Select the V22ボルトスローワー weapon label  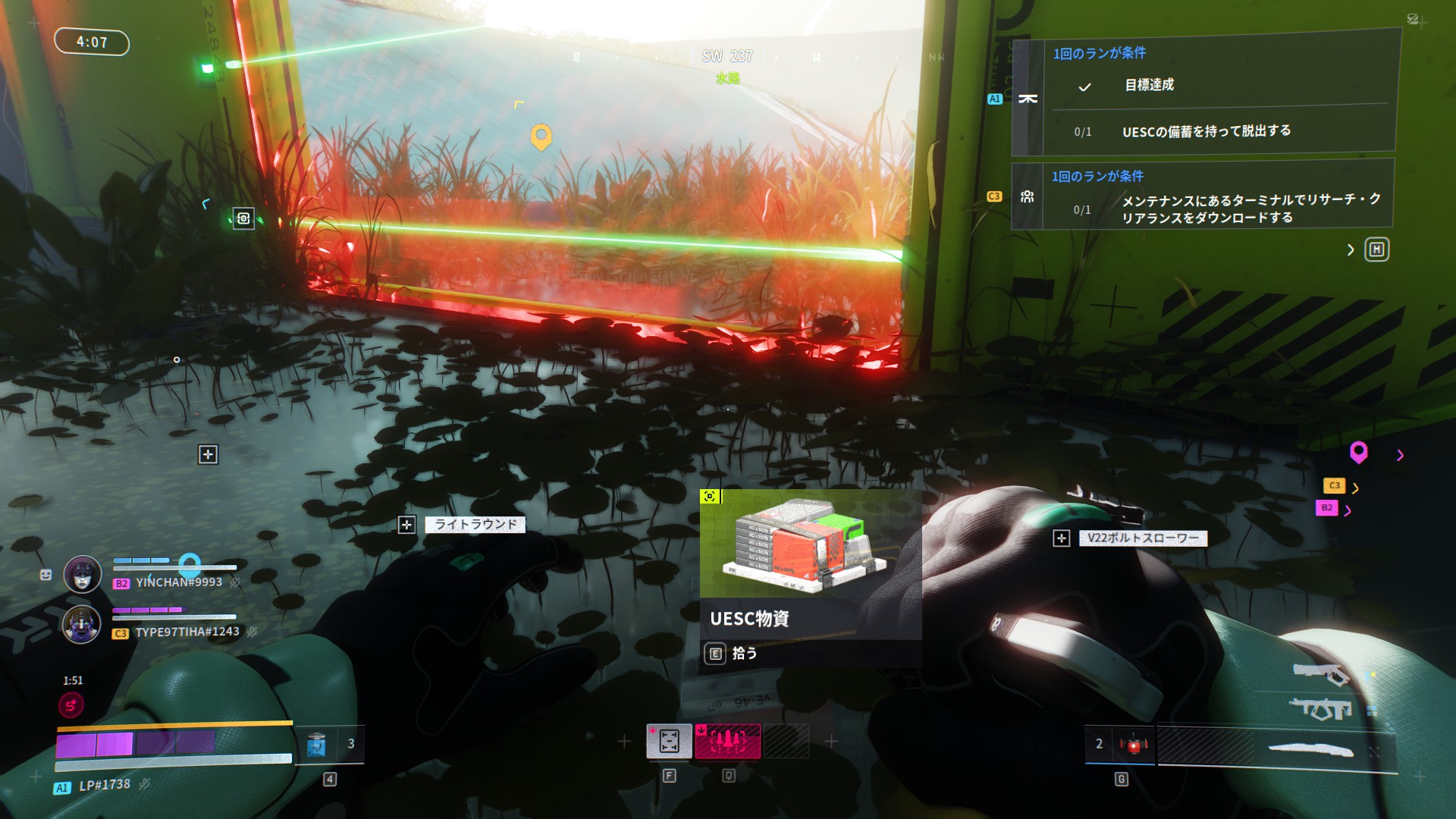[1142, 538]
